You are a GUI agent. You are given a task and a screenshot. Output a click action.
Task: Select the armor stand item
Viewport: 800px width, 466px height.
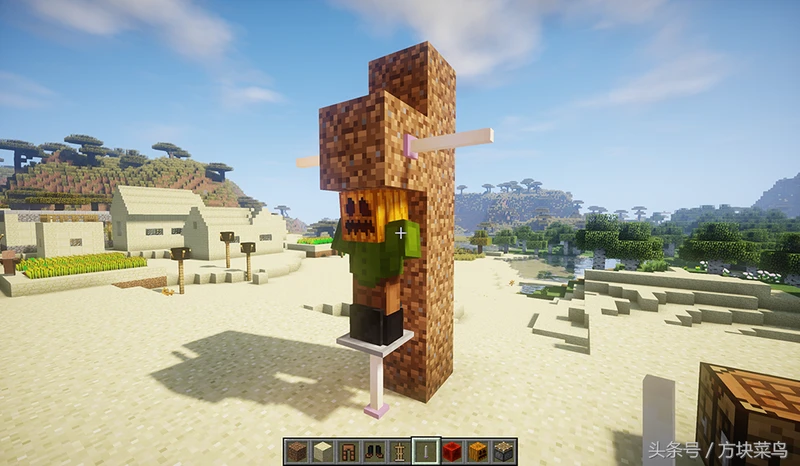(400, 452)
